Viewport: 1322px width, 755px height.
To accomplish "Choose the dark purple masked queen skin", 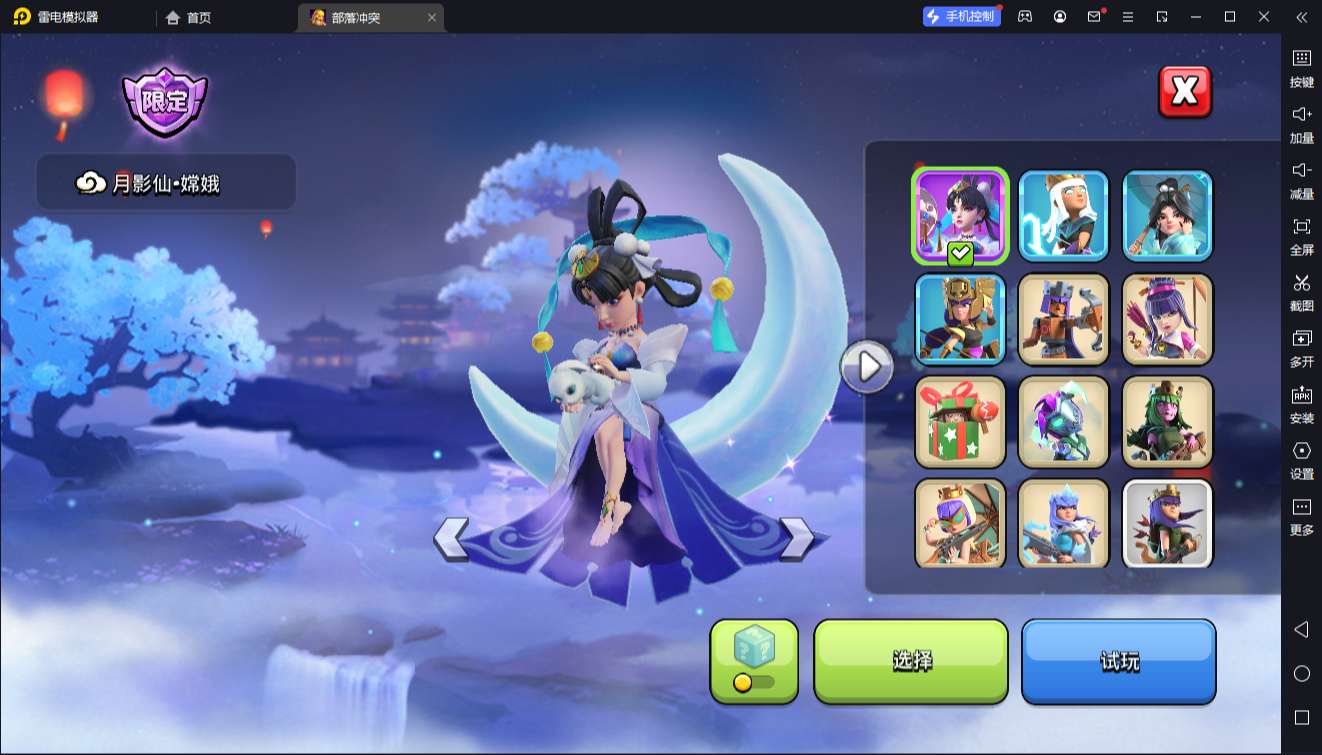I will pyautogui.click(x=1064, y=422).
